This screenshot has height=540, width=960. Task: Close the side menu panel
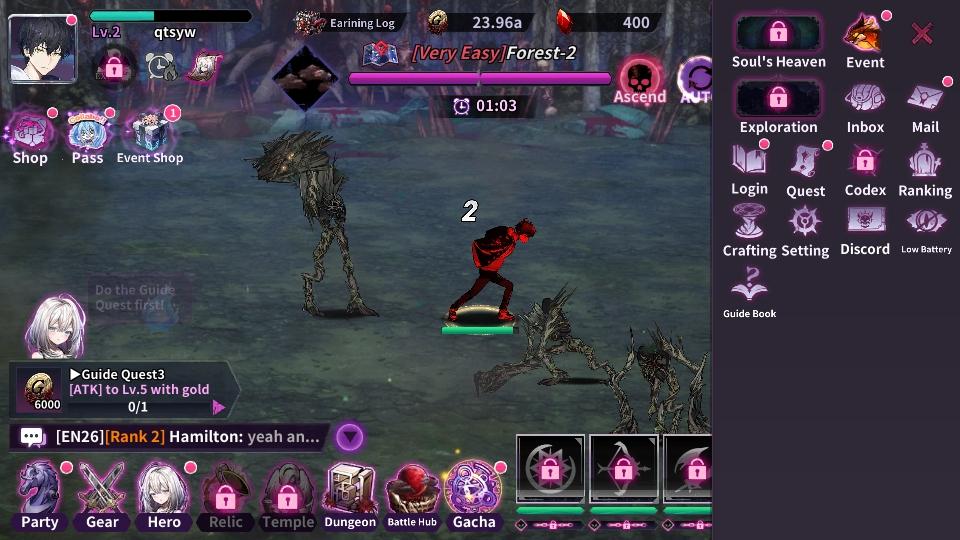(x=922, y=34)
